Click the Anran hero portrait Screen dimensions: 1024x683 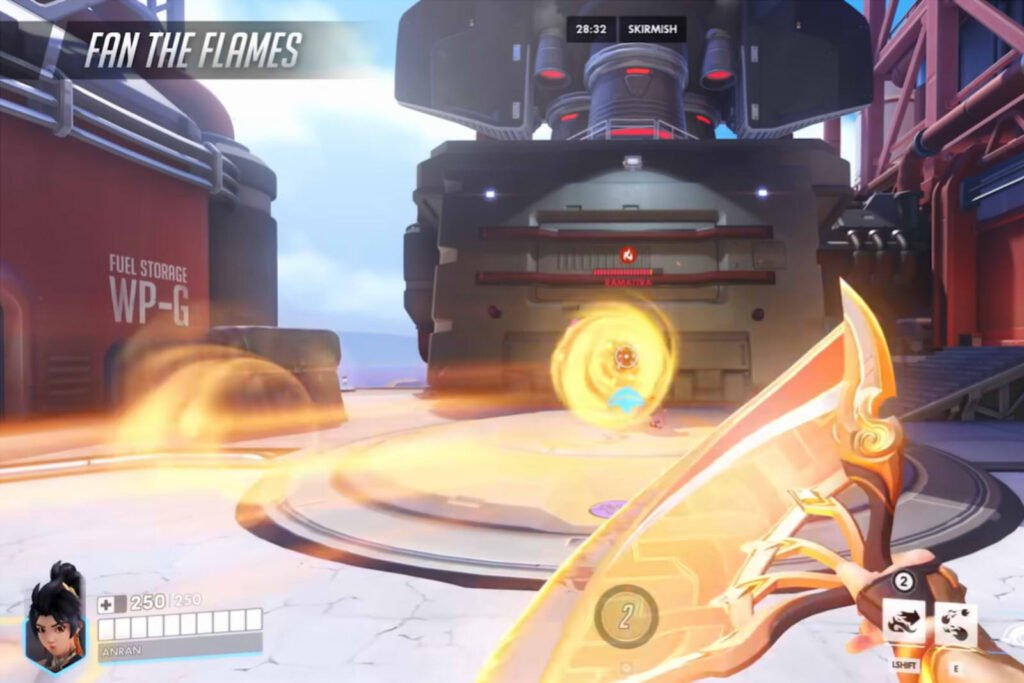coord(55,616)
